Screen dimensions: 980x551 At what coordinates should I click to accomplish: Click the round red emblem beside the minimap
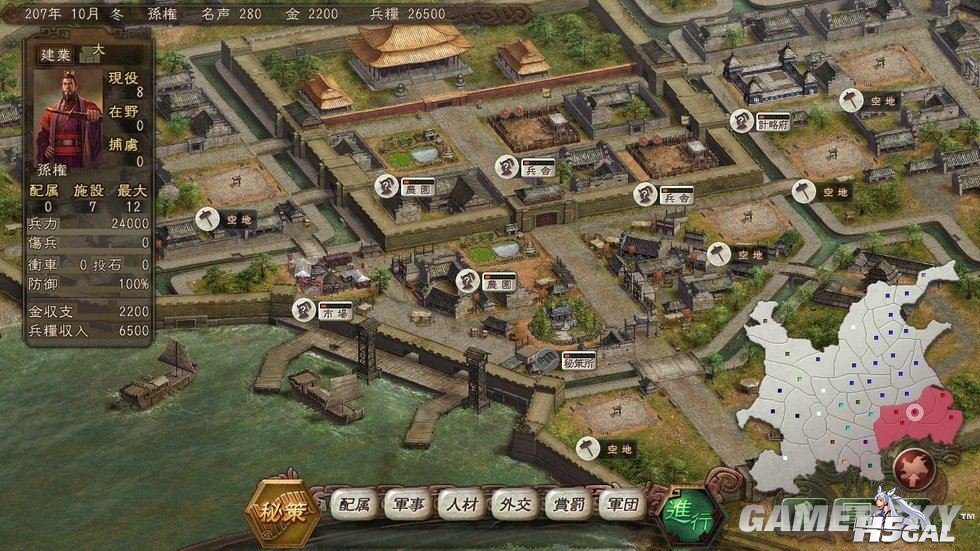coord(912,466)
